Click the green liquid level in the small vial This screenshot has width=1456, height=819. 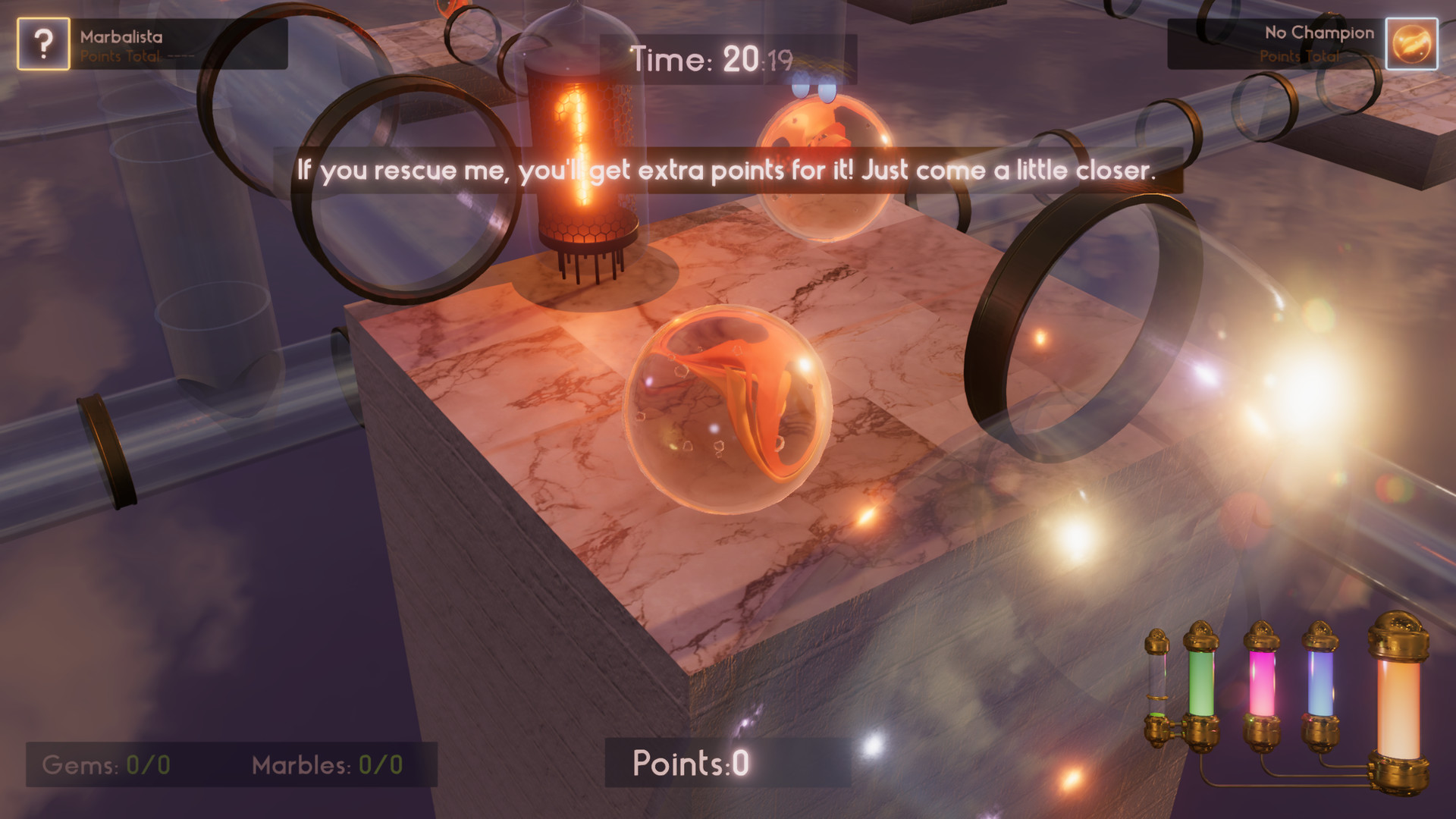click(1156, 717)
